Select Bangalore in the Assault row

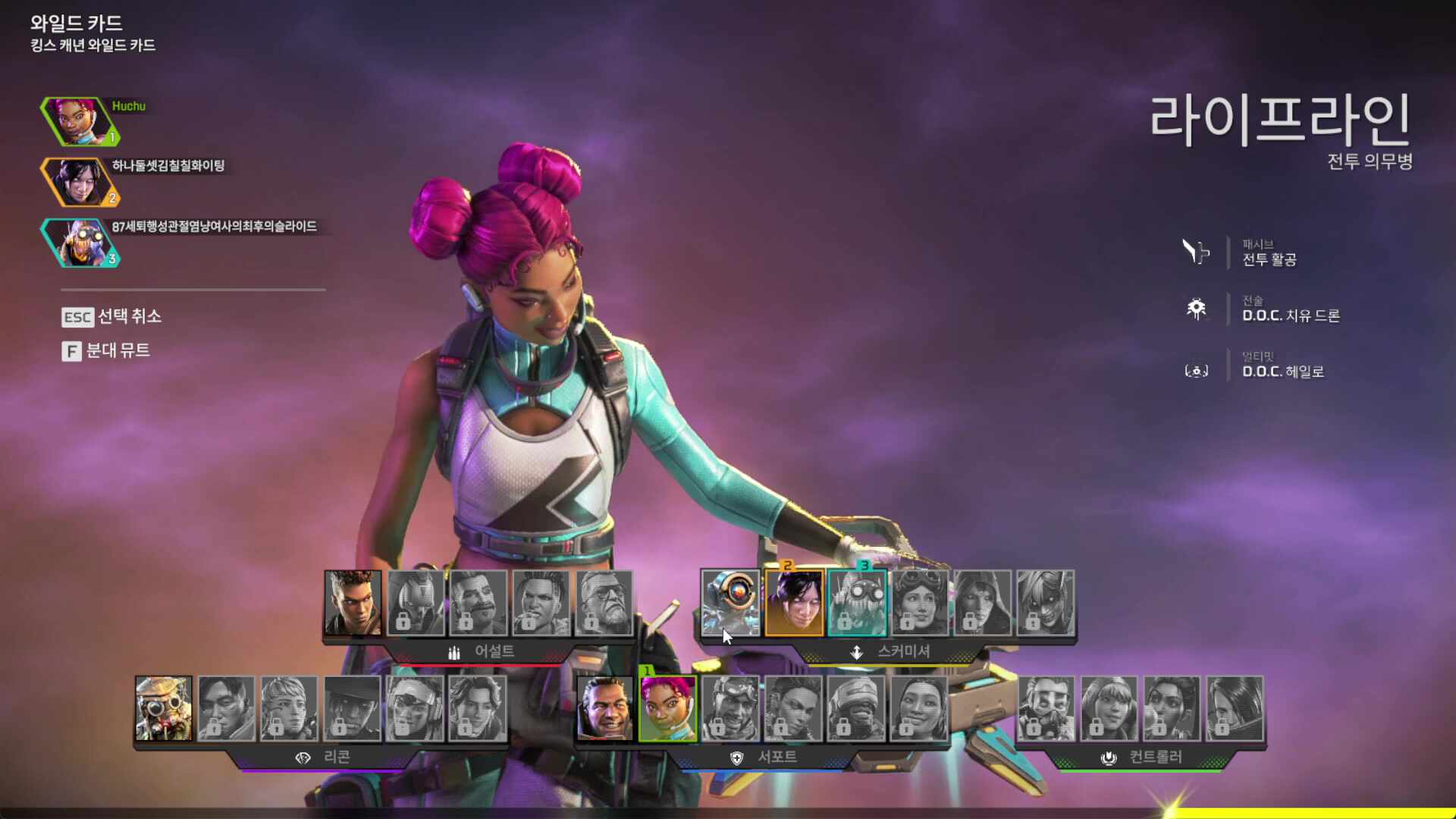coord(353,603)
